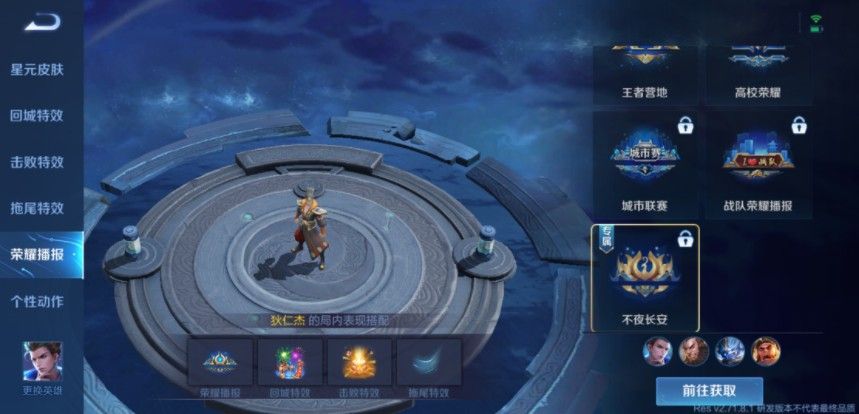The width and height of the screenshot is (859, 414).
Task: Show the 拖尾特效 tab
Action: [x=37, y=208]
